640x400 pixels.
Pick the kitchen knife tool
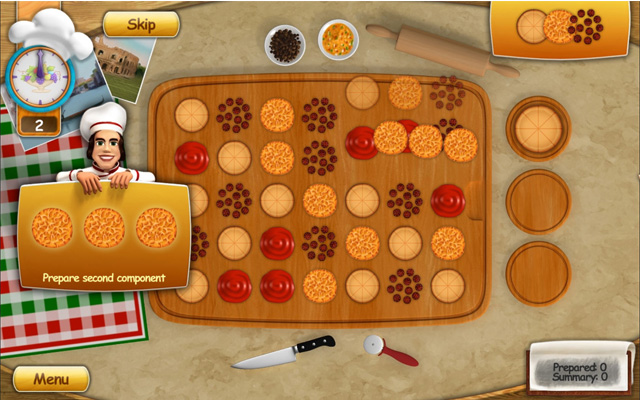point(283,351)
